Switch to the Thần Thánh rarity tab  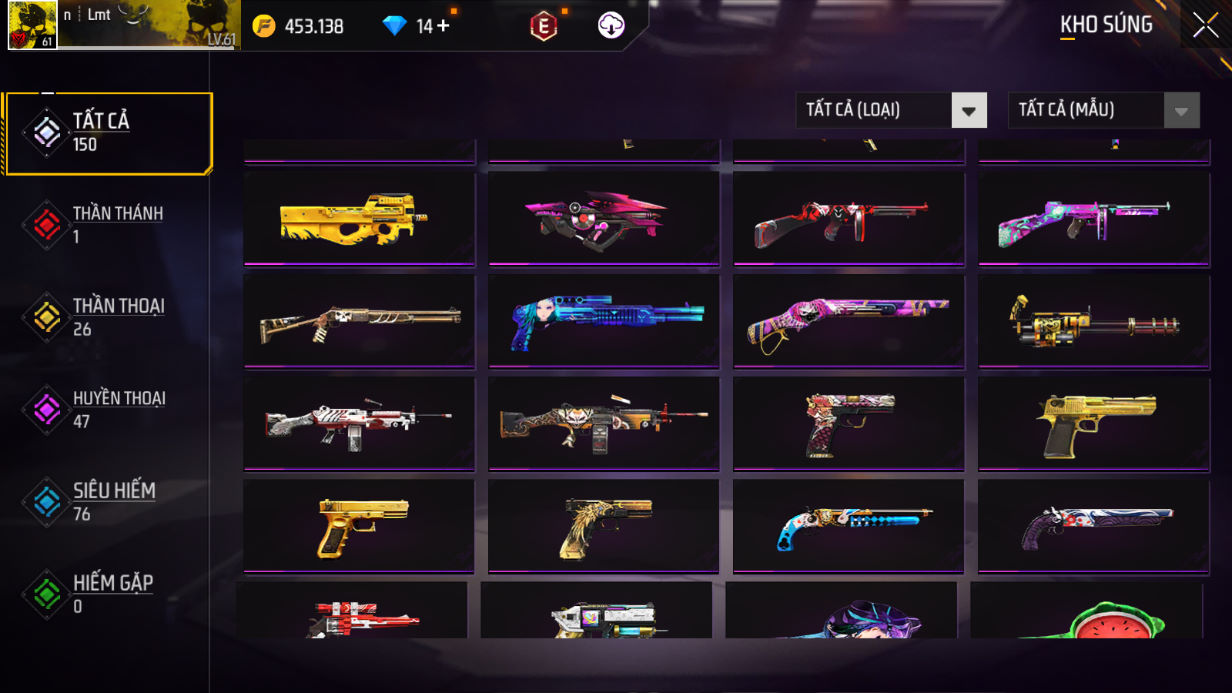[108, 225]
